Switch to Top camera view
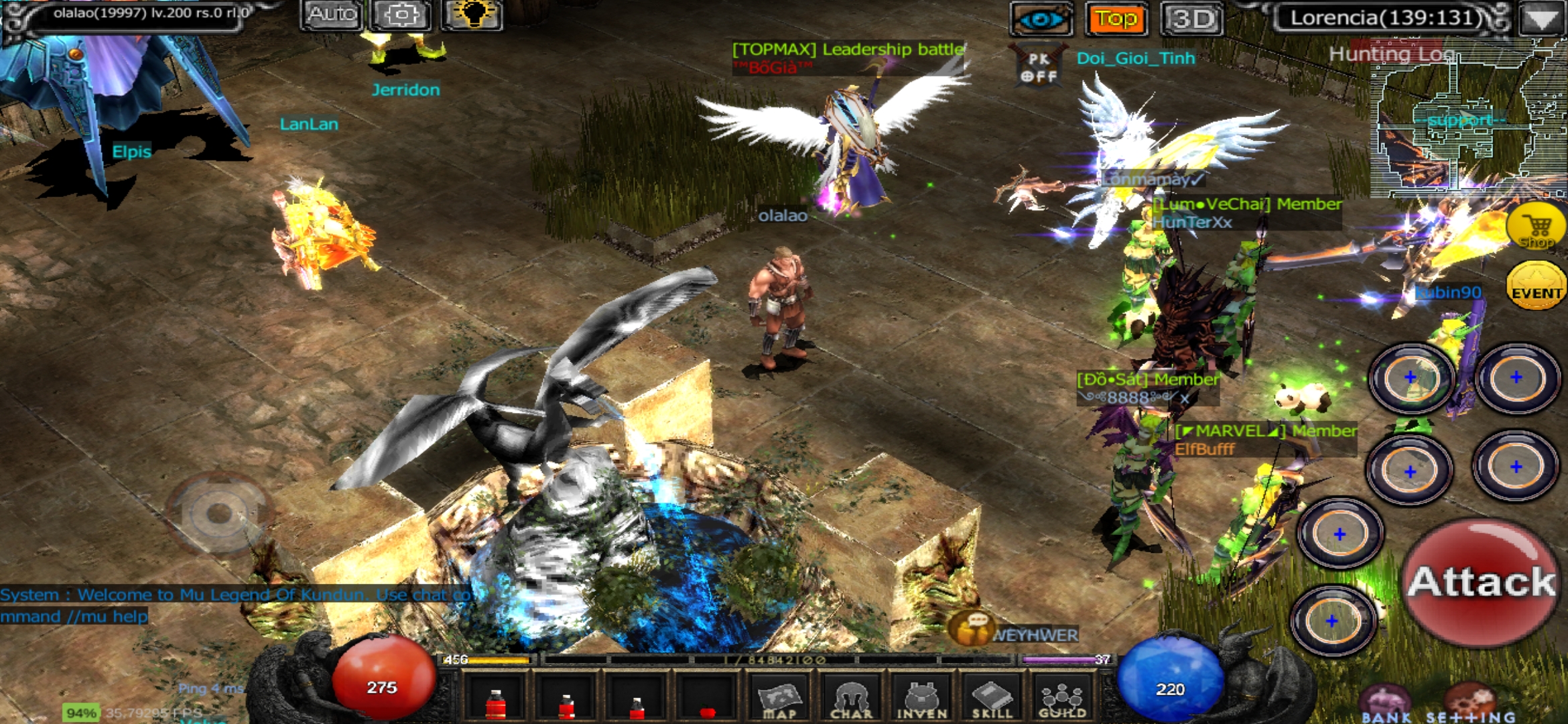This screenshot has width=1568, height=724. coord(1116,19)
